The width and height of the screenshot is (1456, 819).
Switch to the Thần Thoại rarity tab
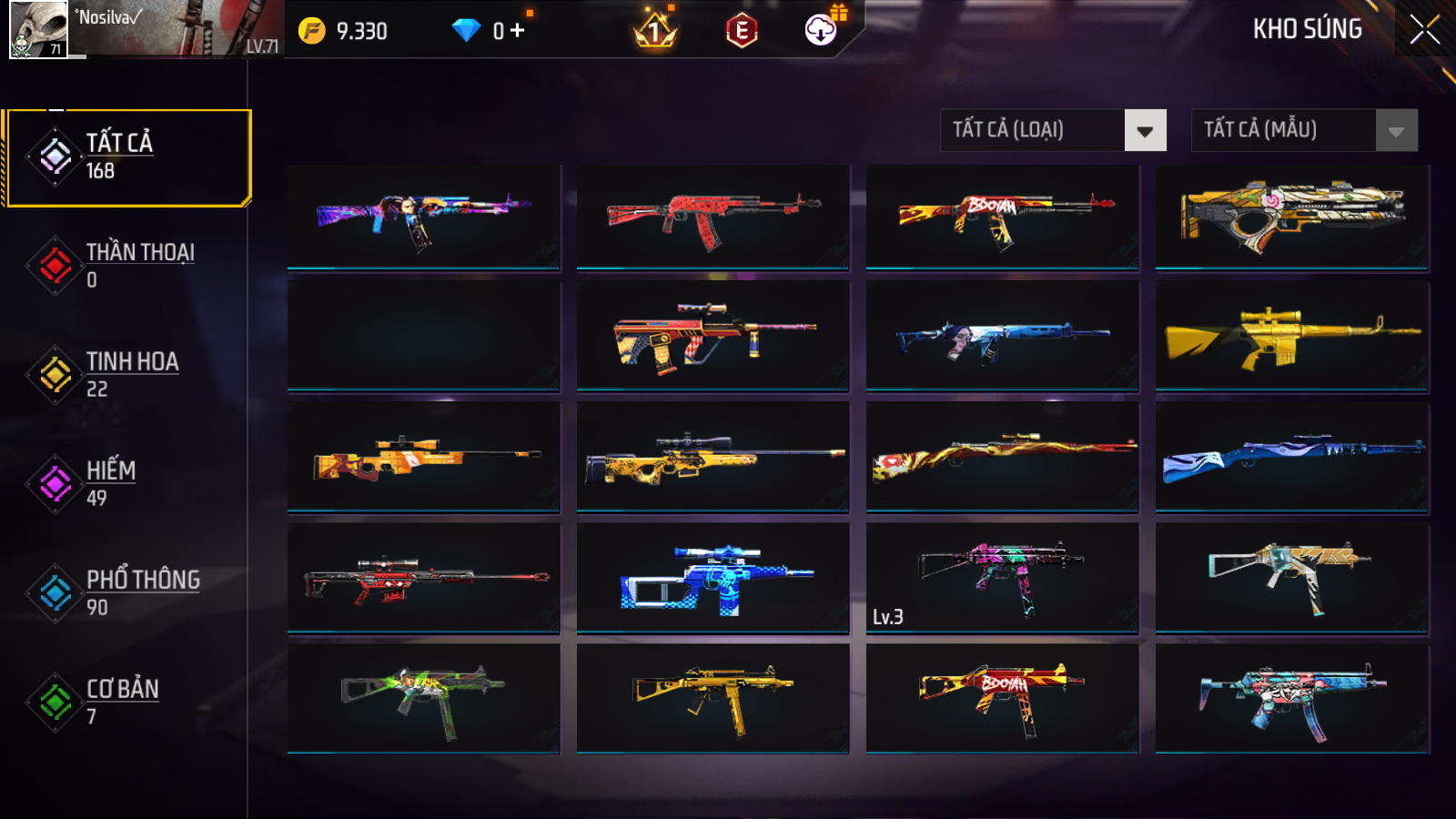[x=127, y=265]
